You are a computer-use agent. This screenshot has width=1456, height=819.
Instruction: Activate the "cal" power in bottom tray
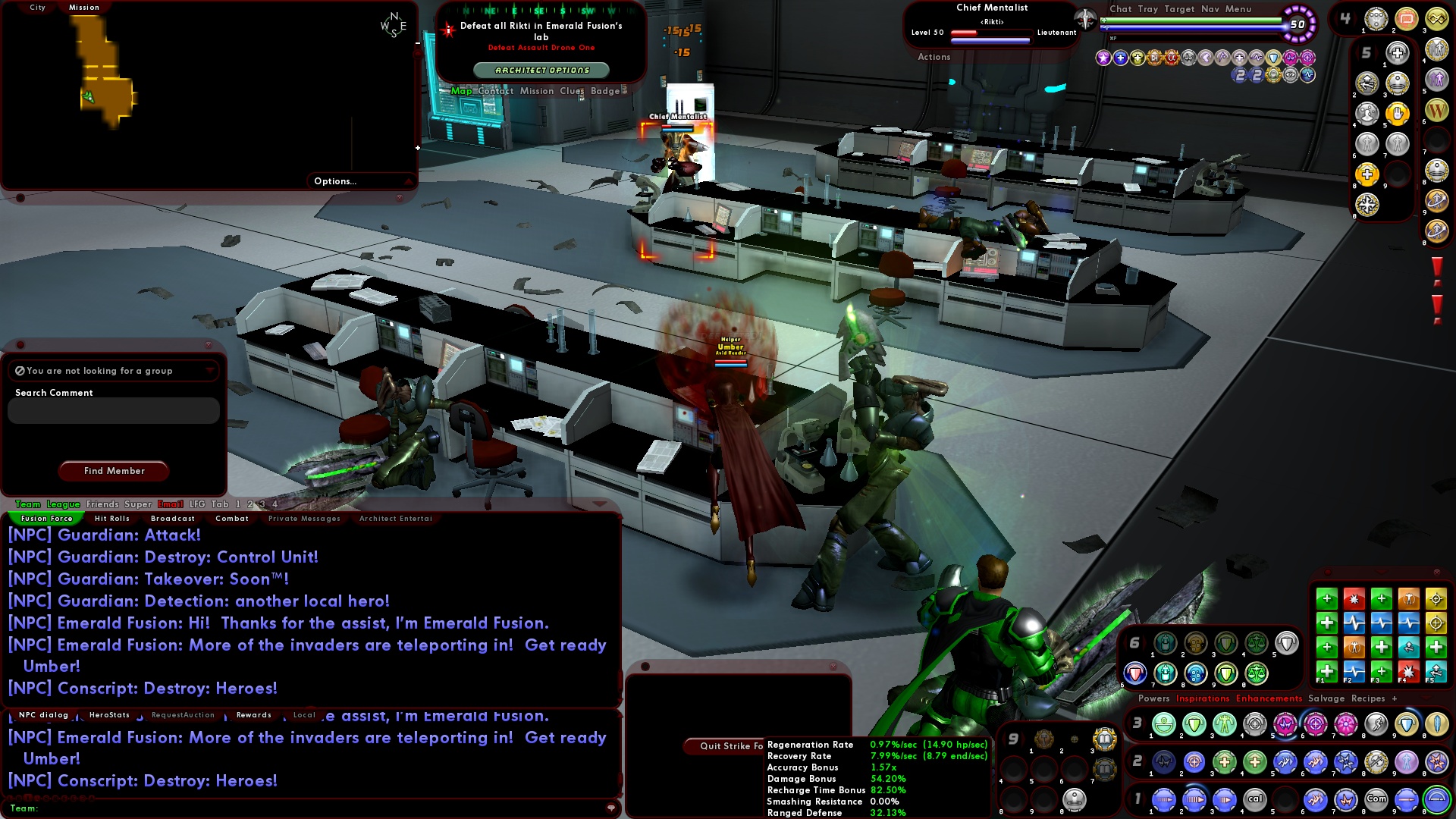click(x=1255, y=799)
